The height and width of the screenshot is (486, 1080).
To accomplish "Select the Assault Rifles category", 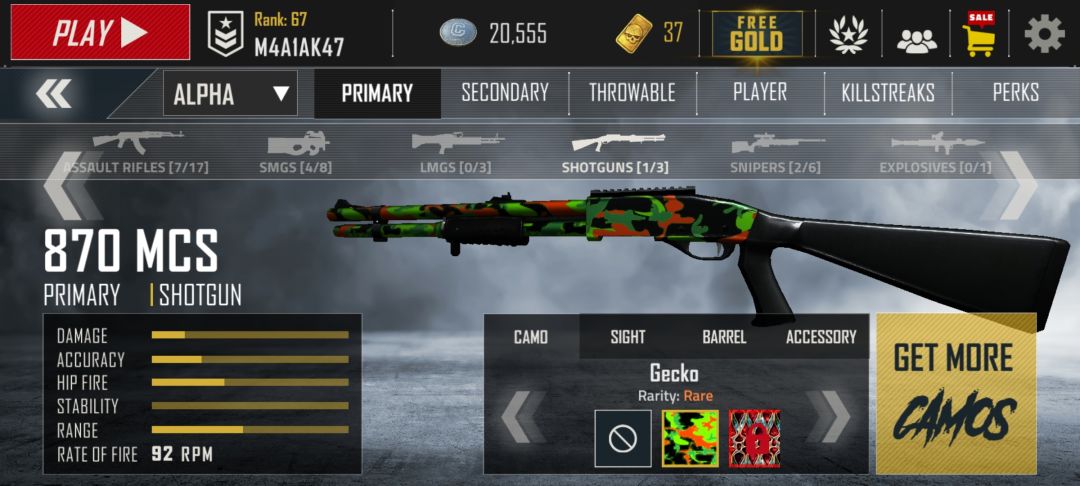I will (136, 153).
